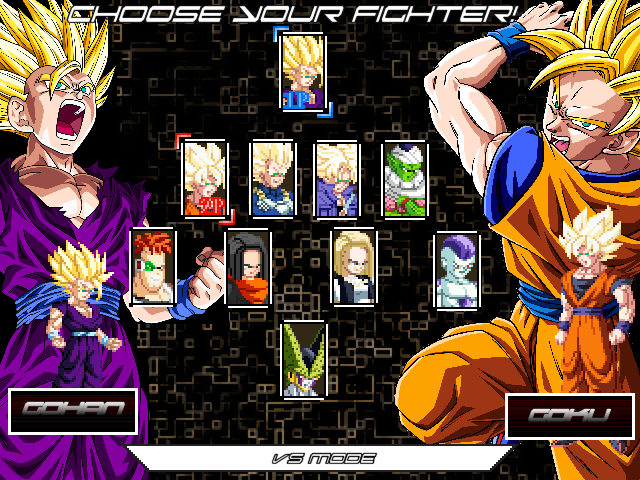The height and width of the screenshot is (480, 640).
Task: Click the GOKU player two name plate
Action: 569,415
